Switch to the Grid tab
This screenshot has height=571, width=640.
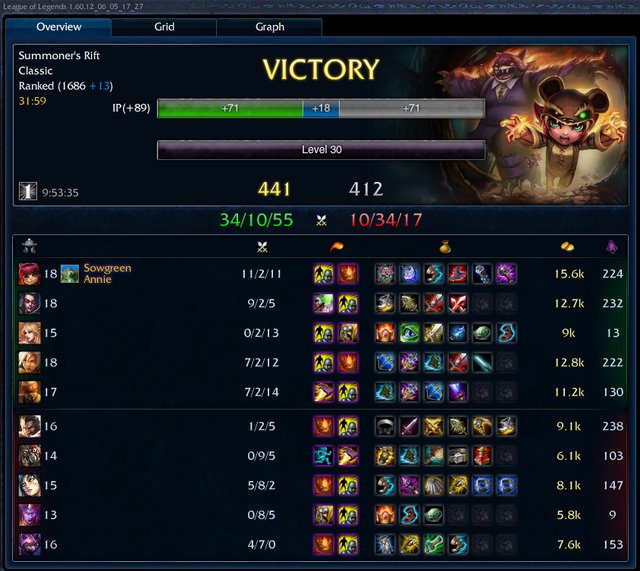pyautogui.click(x=163, y=27)
